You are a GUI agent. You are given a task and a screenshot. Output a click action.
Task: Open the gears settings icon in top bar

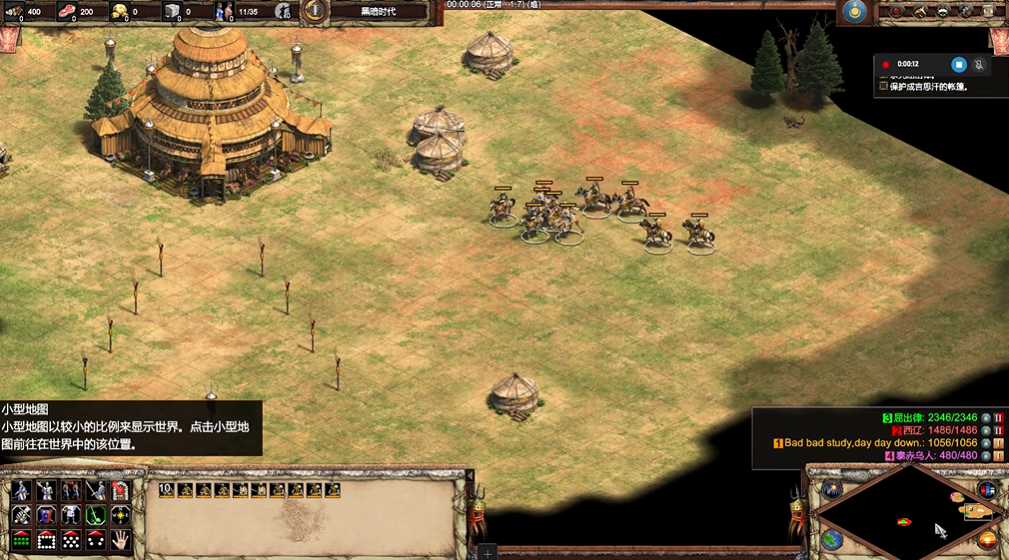pos(967,11)
